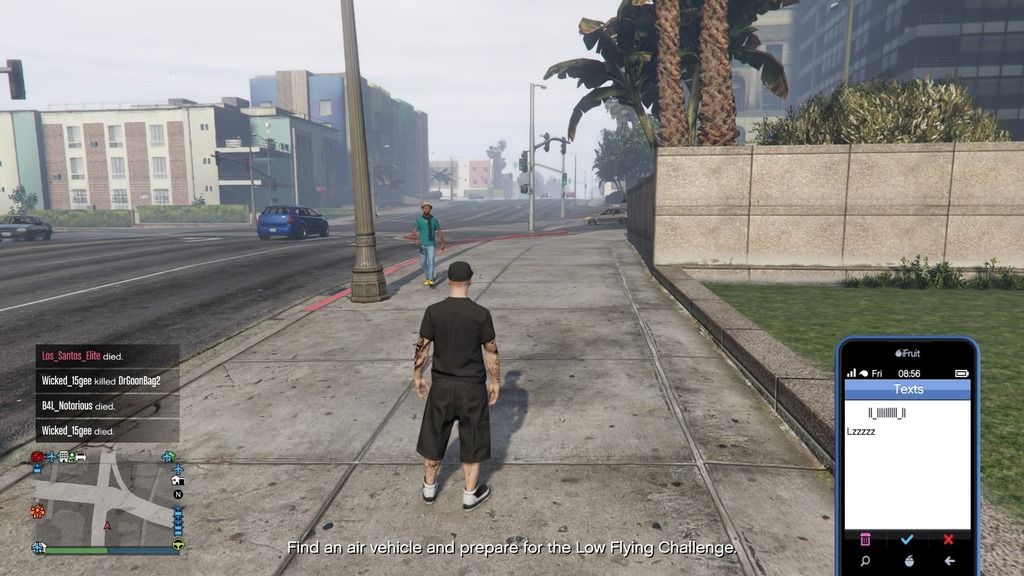Tap the magnifier search button on the phone

point(865,561)
